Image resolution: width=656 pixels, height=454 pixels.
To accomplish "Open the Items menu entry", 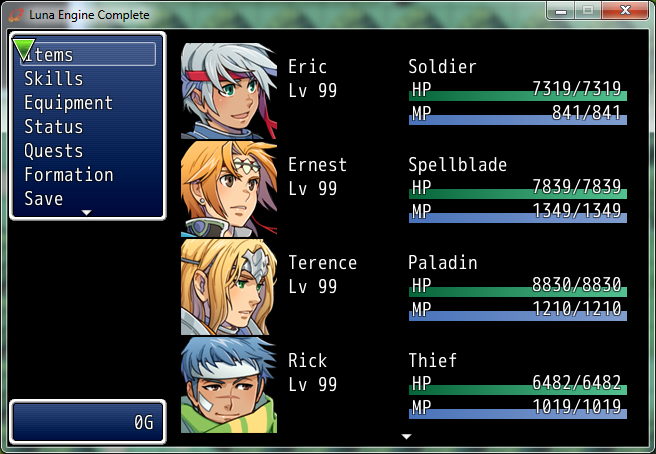I will tap(50, 55).
